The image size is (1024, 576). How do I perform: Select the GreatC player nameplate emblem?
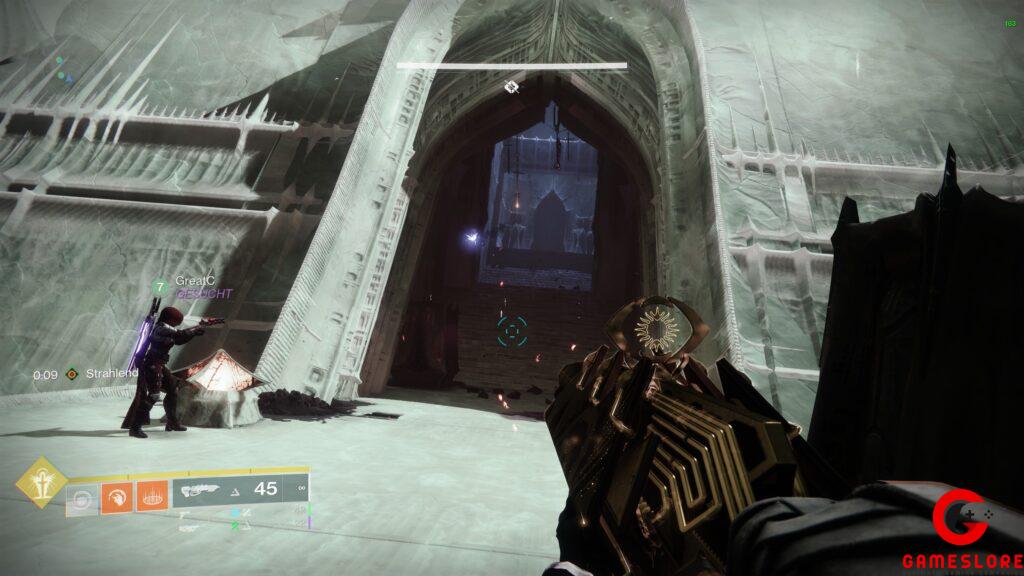pos(159,287)
